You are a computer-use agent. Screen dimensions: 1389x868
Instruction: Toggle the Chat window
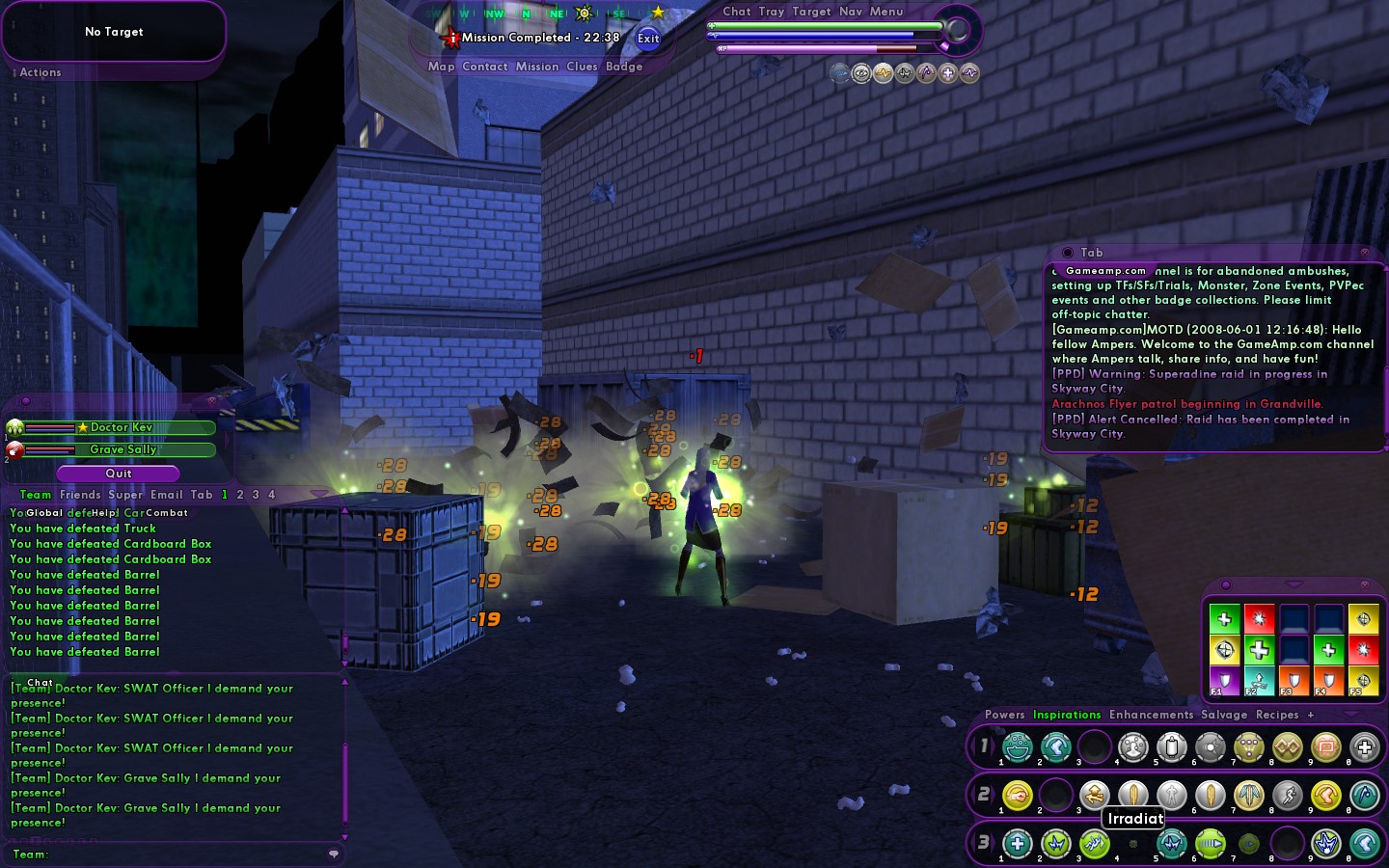737,12
